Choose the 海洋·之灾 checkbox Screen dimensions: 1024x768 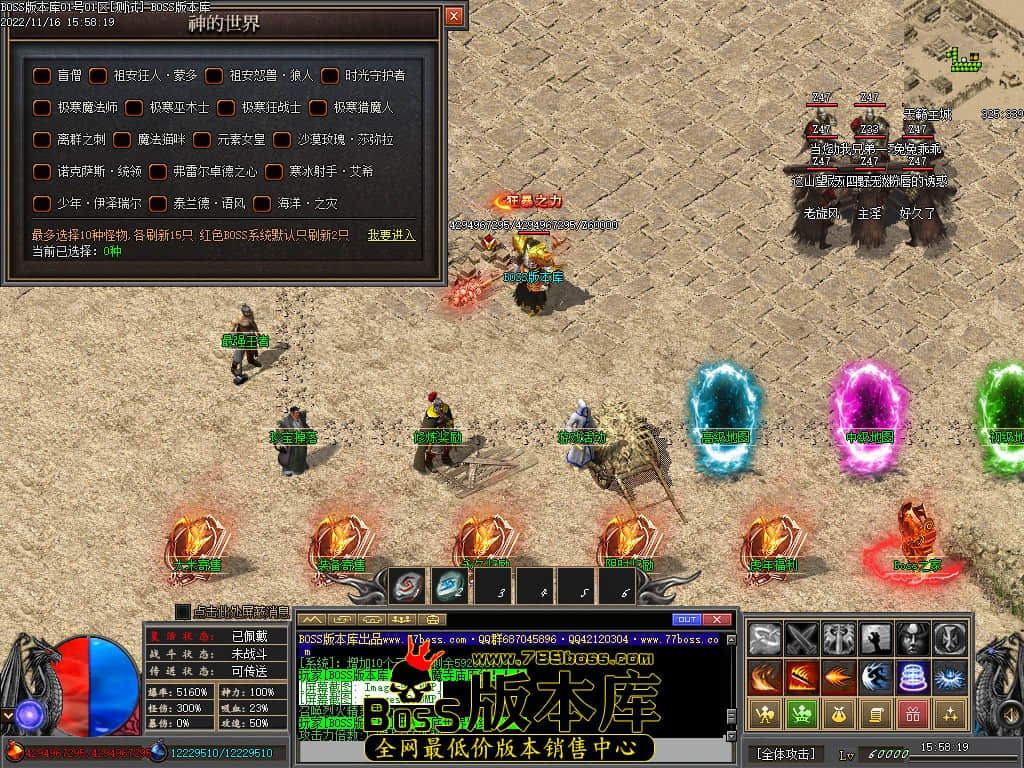262,204
